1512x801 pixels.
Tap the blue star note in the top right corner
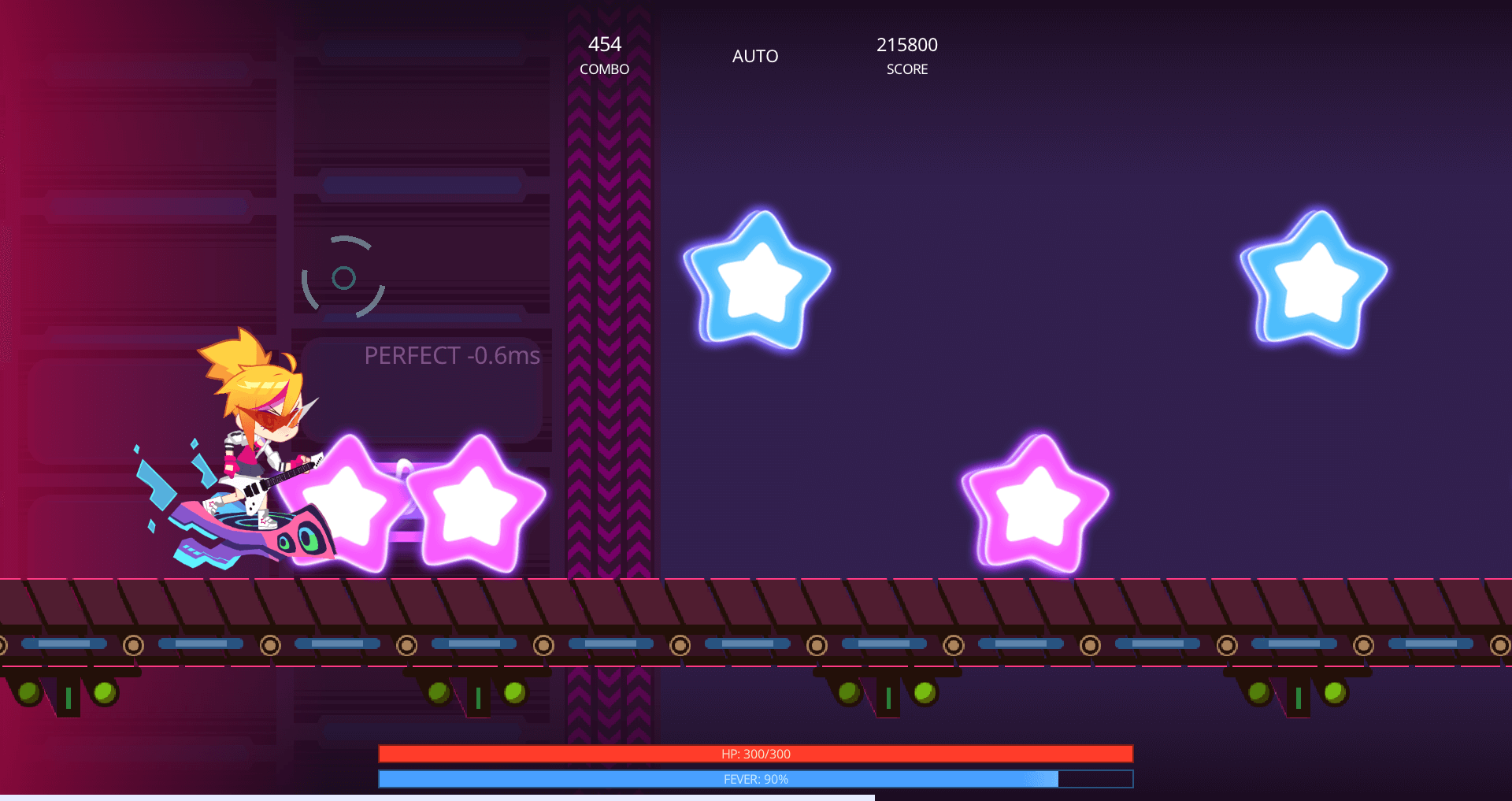(1315, 284)
